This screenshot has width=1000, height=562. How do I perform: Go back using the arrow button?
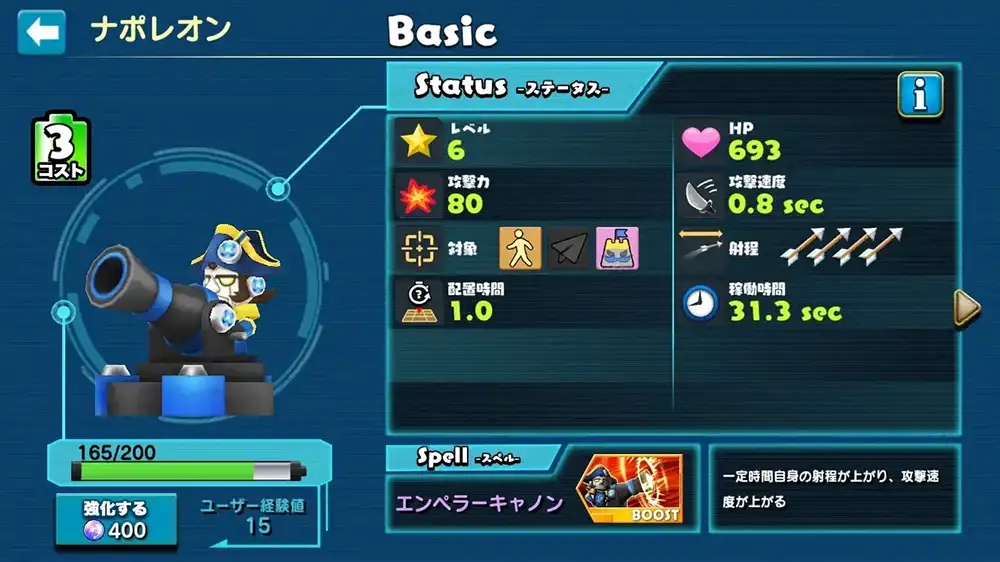coord(41,32)
